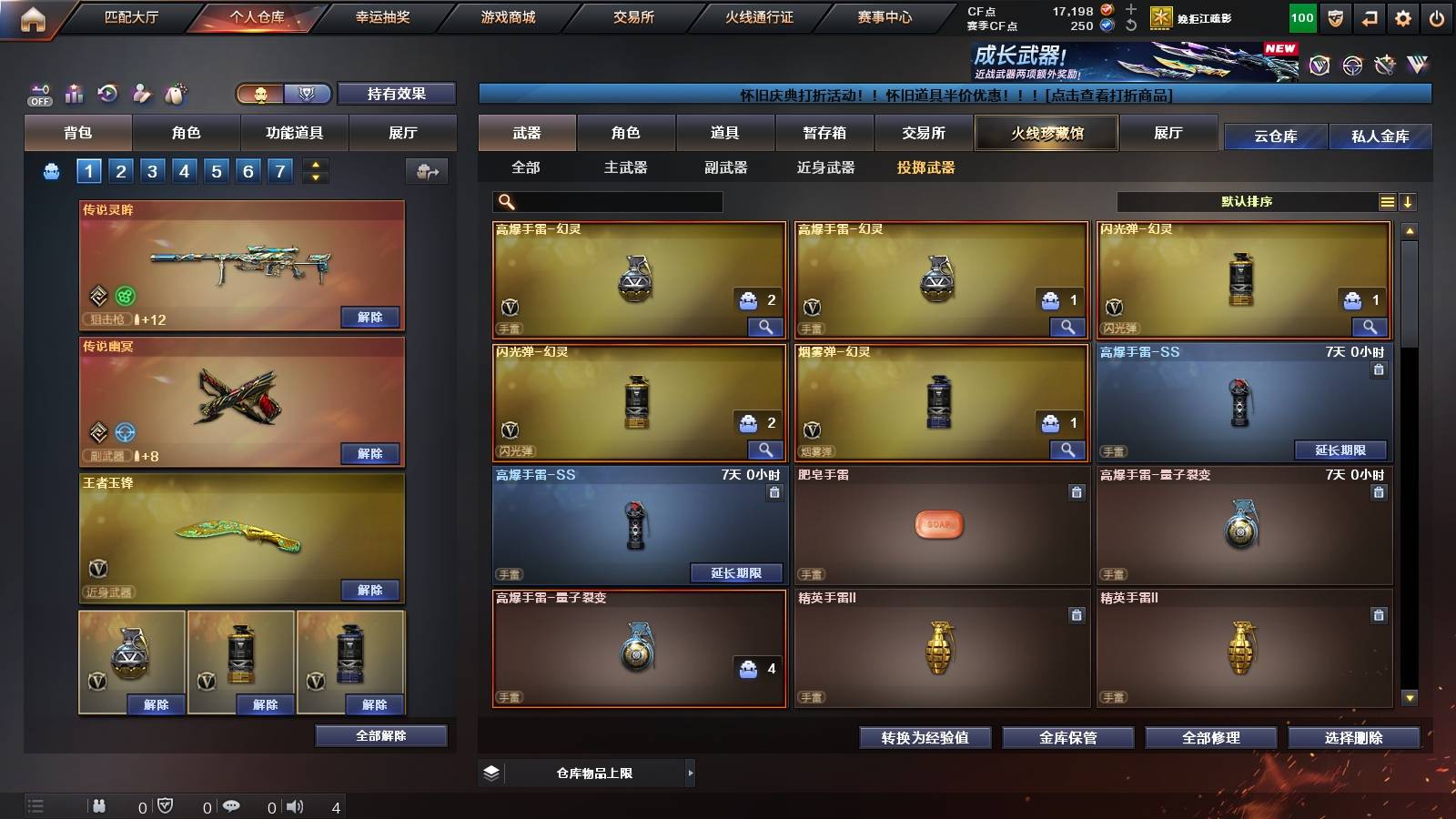
Task: Open the 幸运抽奖 menu at top
Action: [385, 16]
